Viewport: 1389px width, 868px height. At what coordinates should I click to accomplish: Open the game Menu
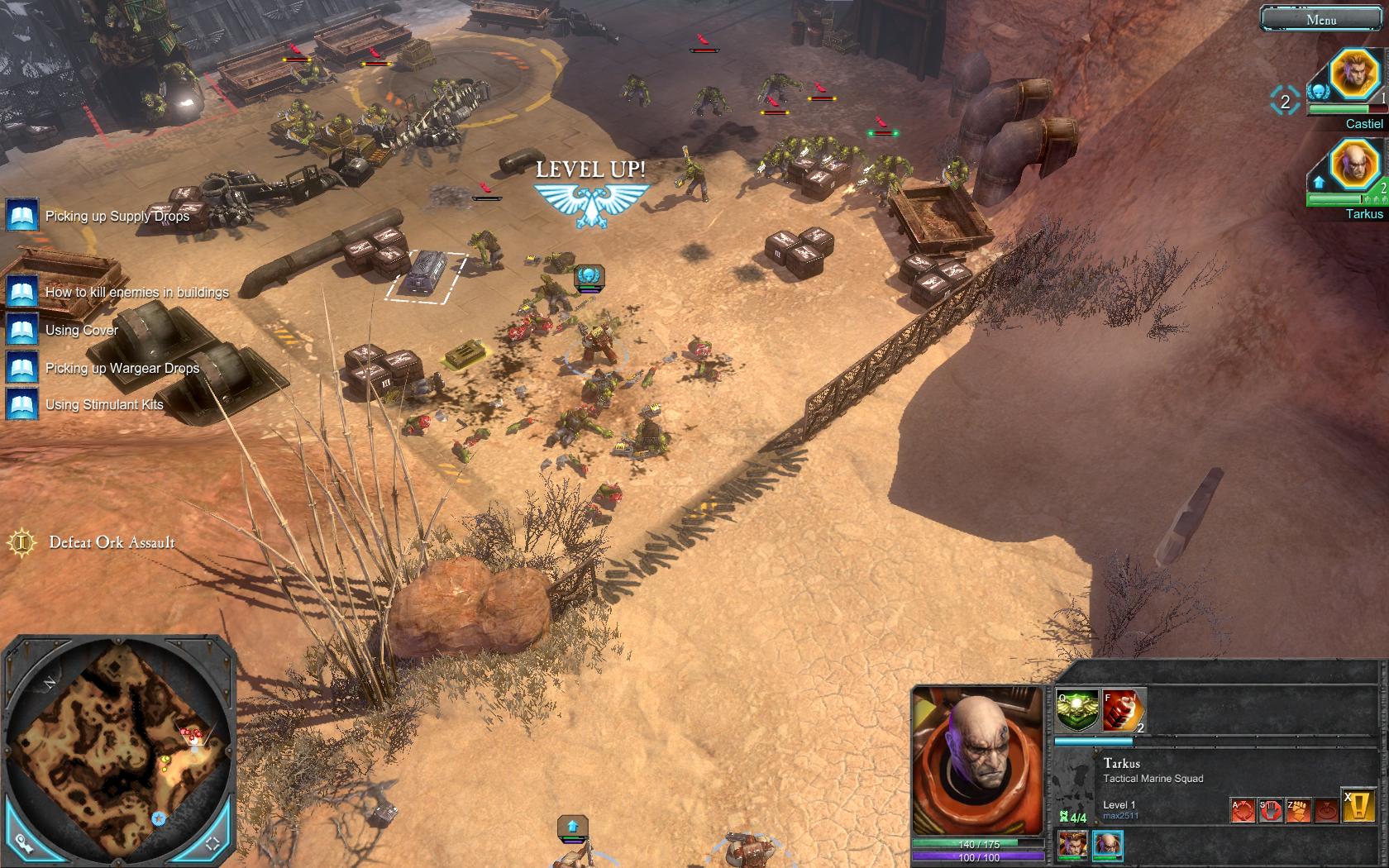click(x=1320, y=19)
